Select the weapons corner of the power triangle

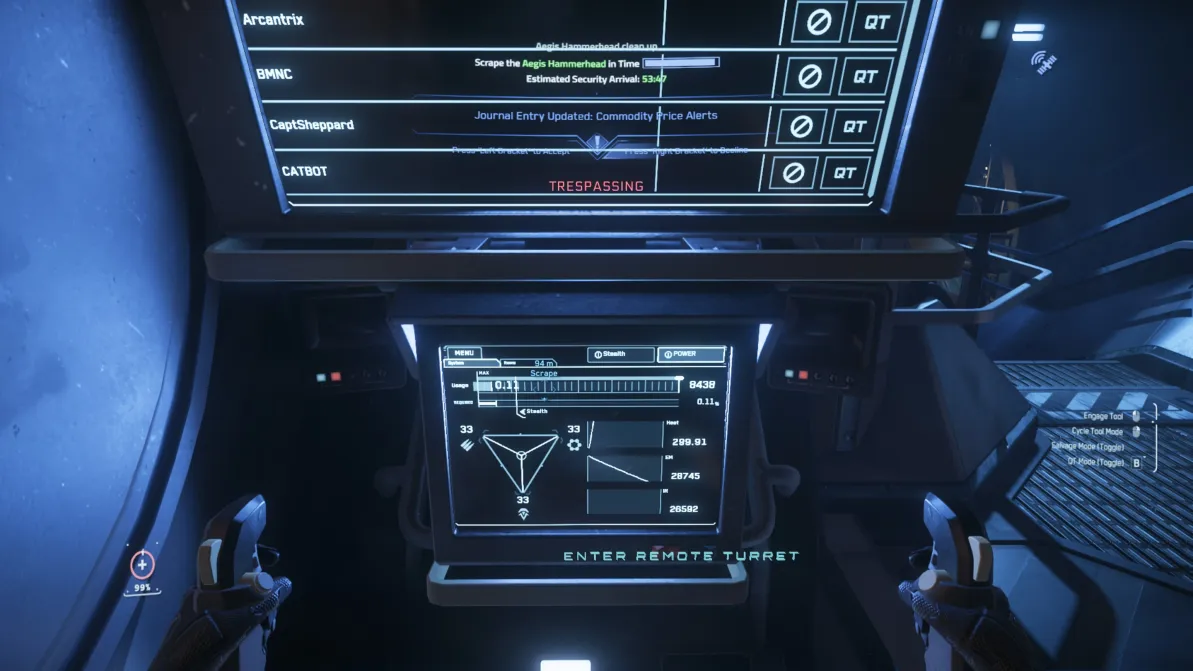468,440
